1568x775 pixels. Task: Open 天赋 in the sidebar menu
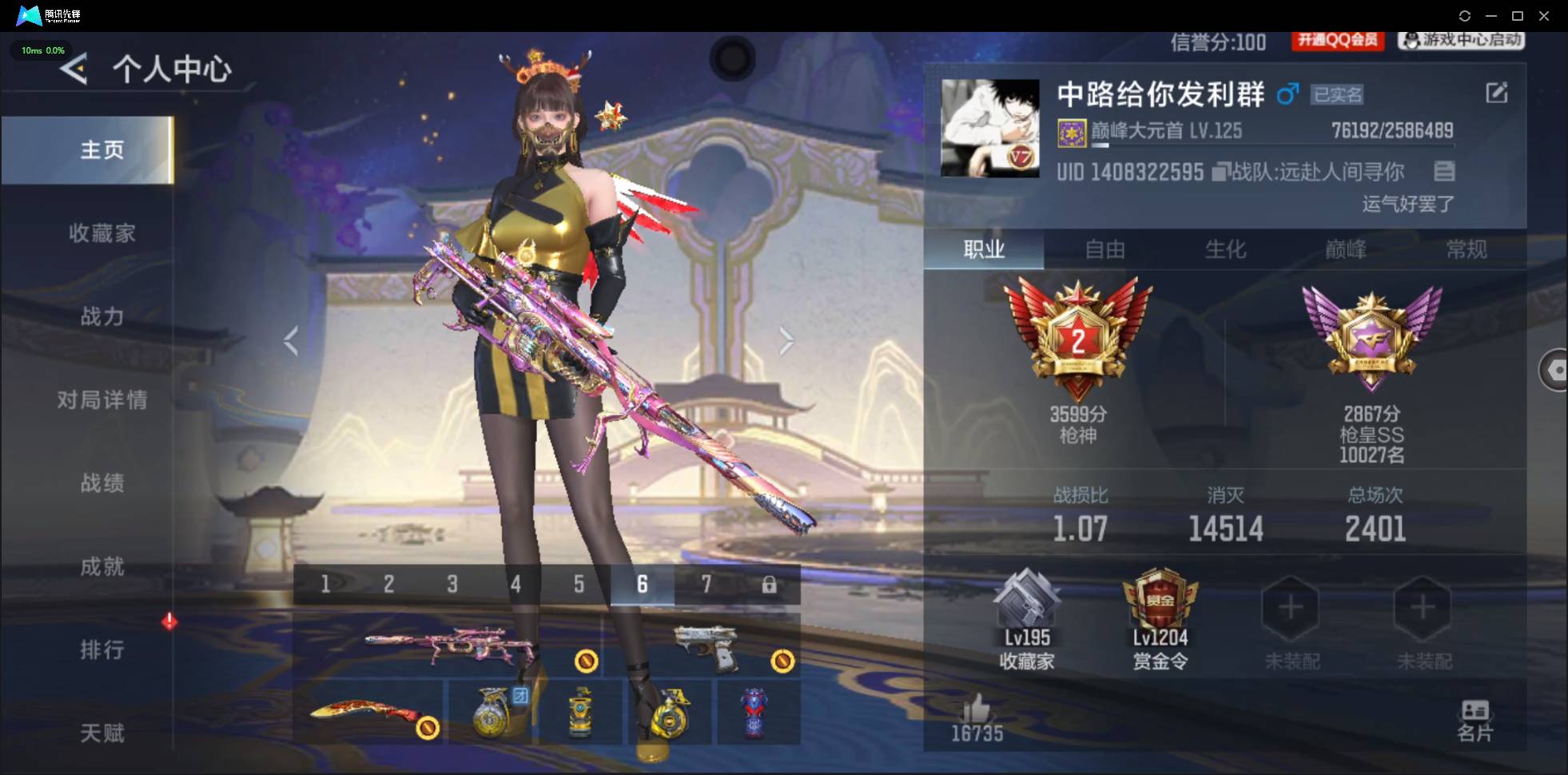point(103,733)
